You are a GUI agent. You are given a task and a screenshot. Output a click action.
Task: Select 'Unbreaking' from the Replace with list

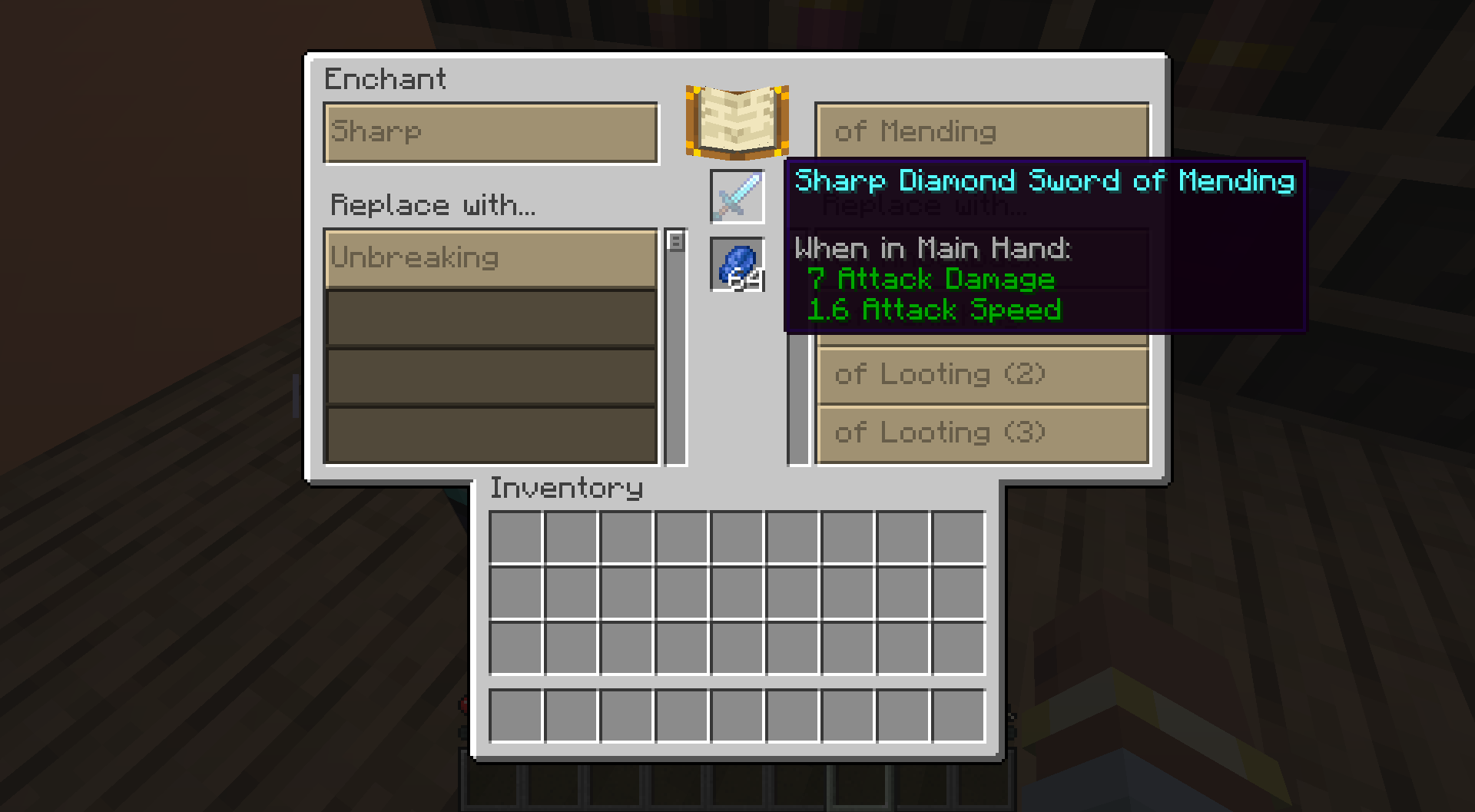491,258
